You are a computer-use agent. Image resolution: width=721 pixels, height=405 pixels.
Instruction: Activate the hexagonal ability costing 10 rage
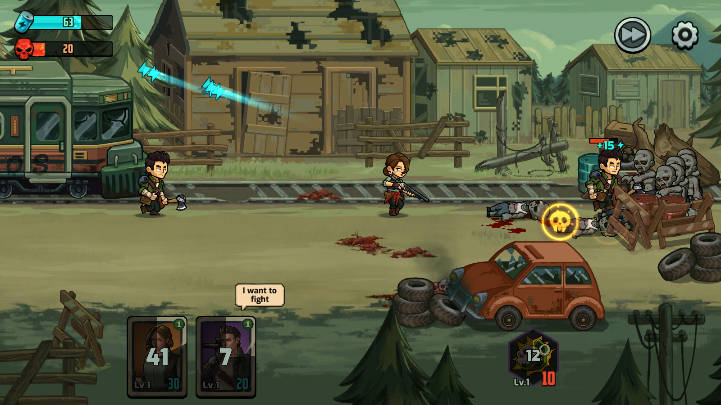click(533, 356)
